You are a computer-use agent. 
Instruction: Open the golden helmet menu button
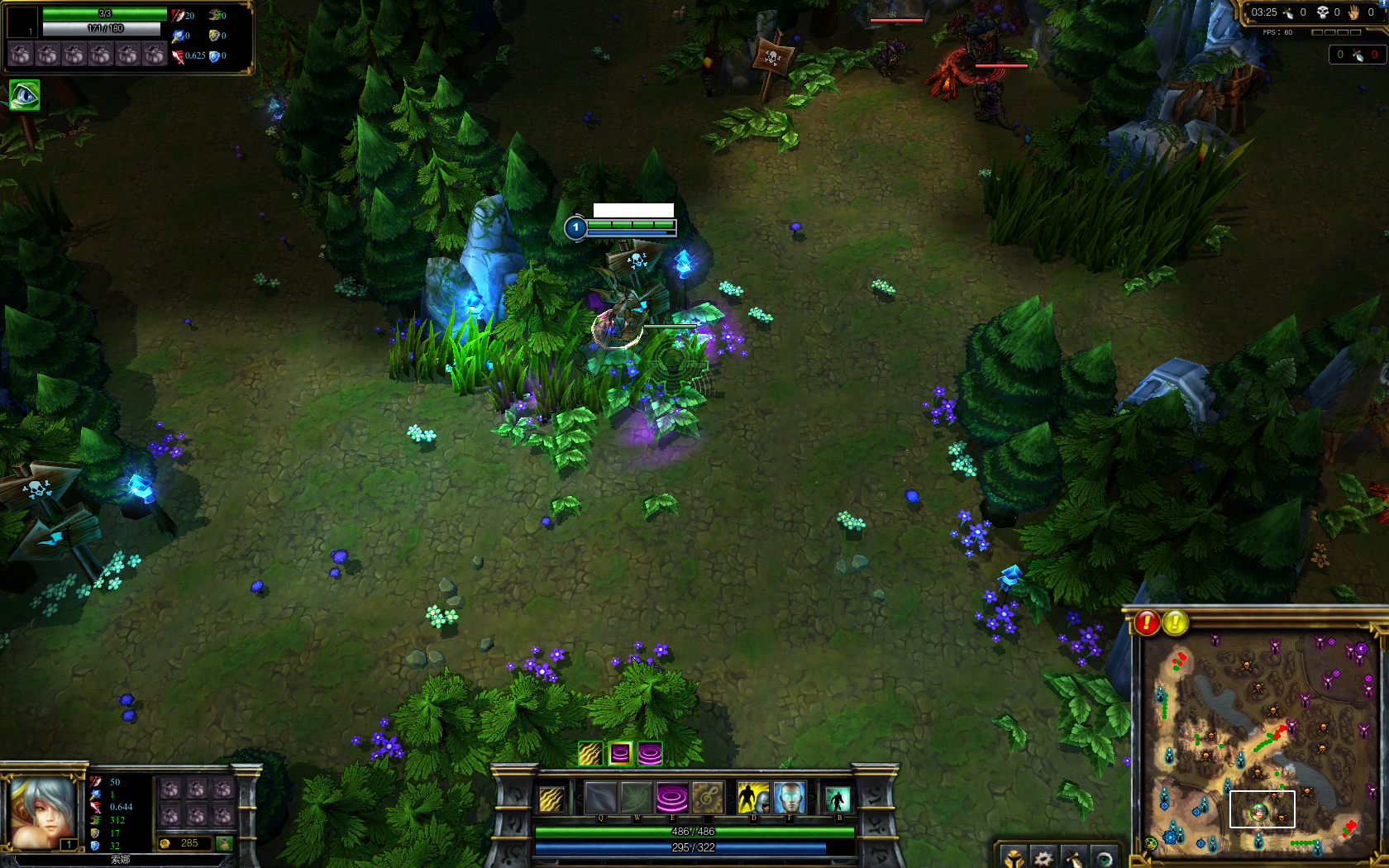1014,857
